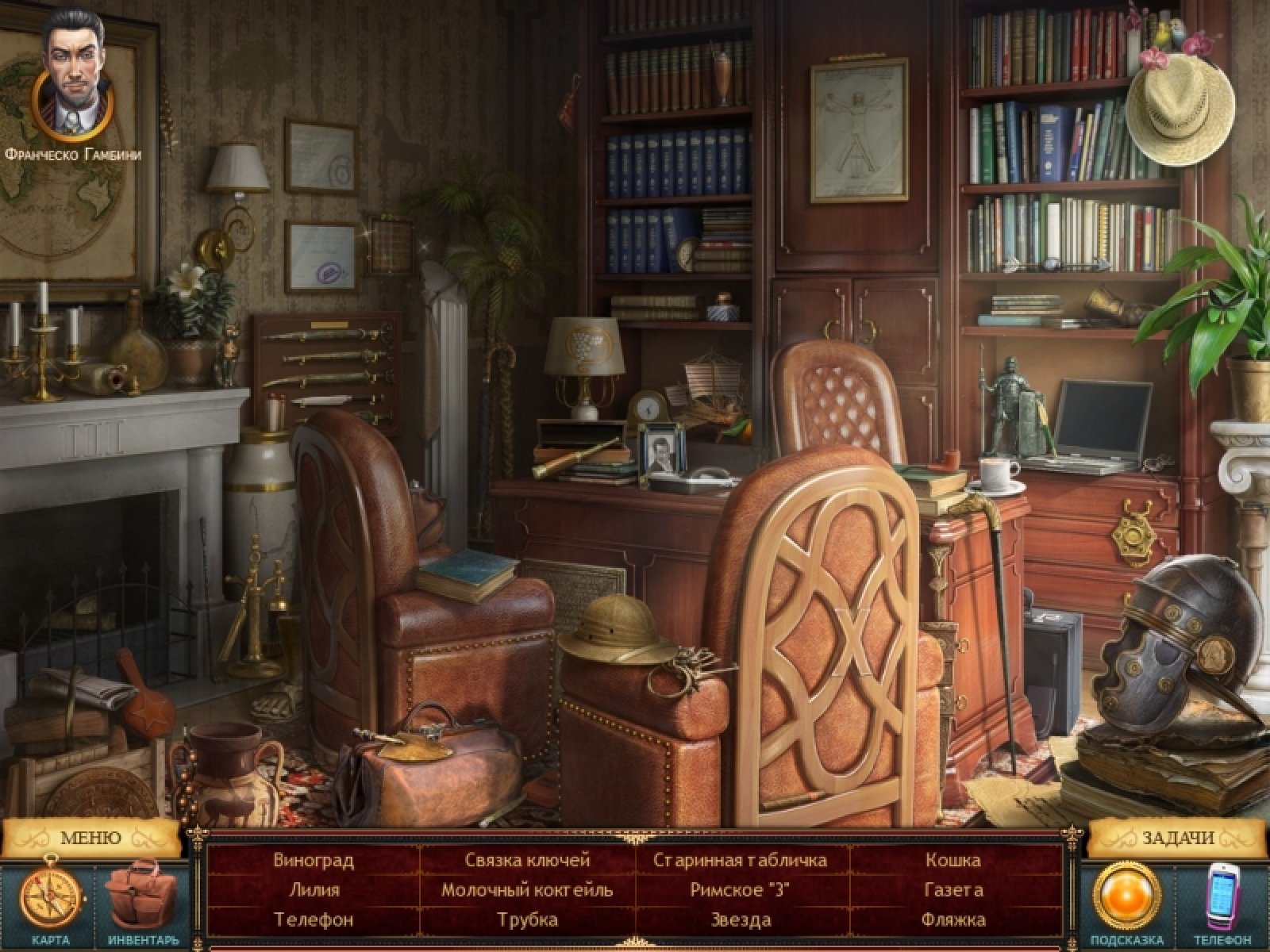Image resolution: width=1270 pixels, height=952 pixels.
Task: Open the Меню button
Action: pos(90,837)
